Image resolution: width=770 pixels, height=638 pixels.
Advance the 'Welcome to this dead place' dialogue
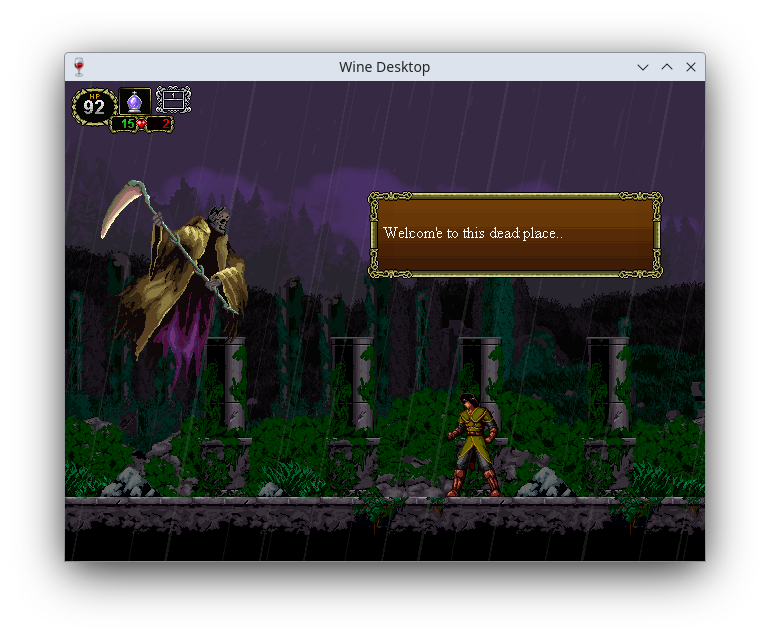514,234
